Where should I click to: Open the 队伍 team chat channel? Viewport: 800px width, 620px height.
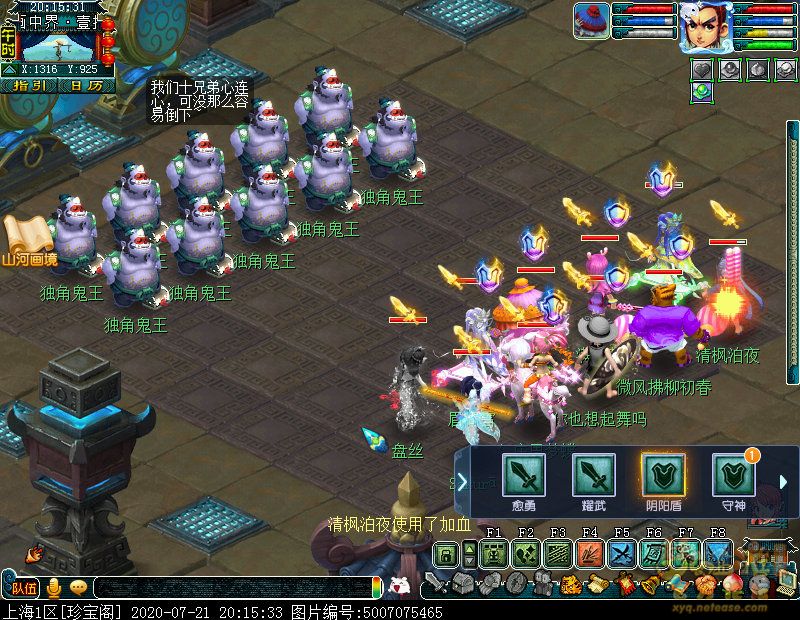click(x=24, y=587)
